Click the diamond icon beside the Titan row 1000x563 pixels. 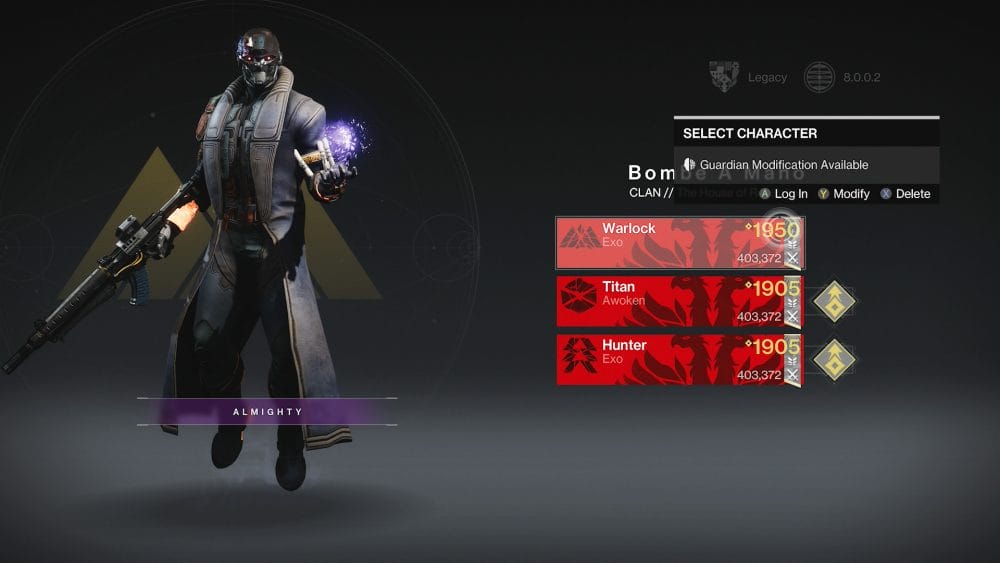click(832, 301)
